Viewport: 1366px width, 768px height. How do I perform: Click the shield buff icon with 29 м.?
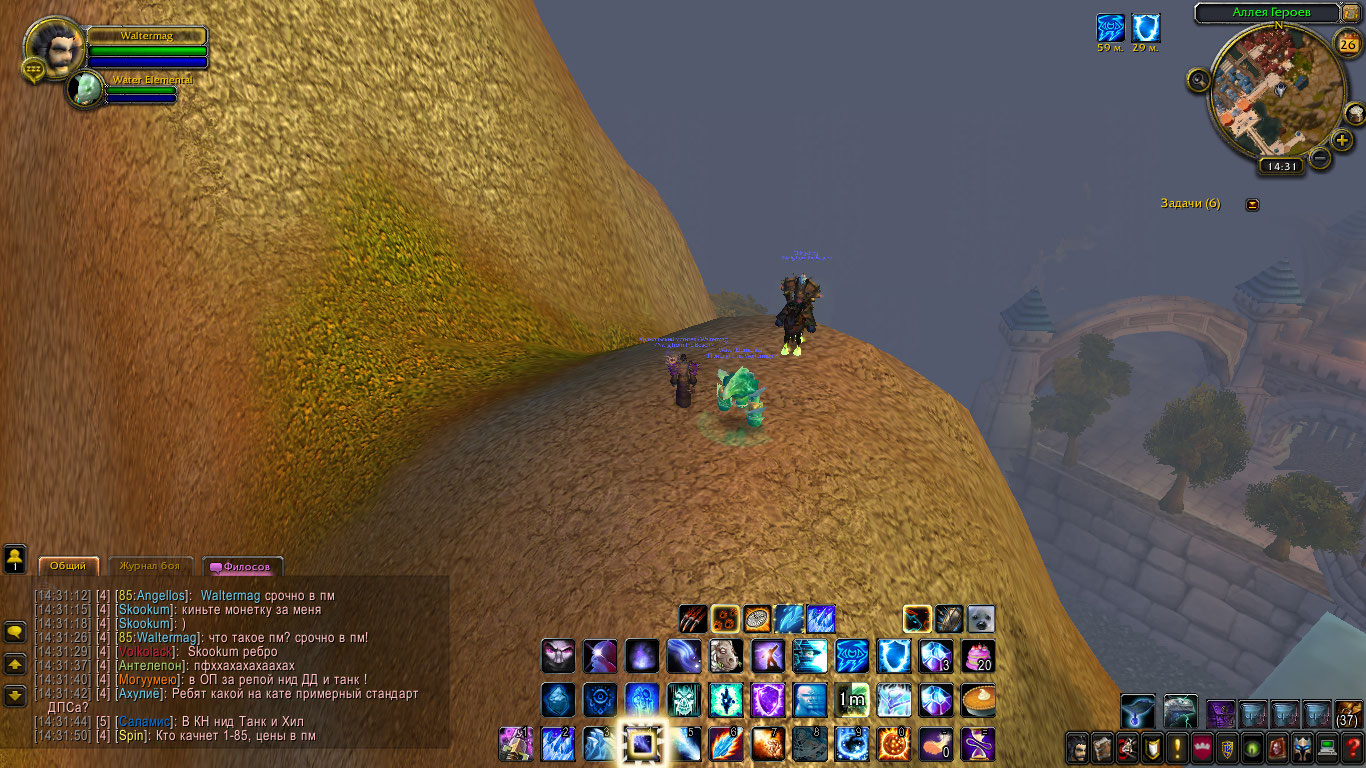[x=1146, y=28]
